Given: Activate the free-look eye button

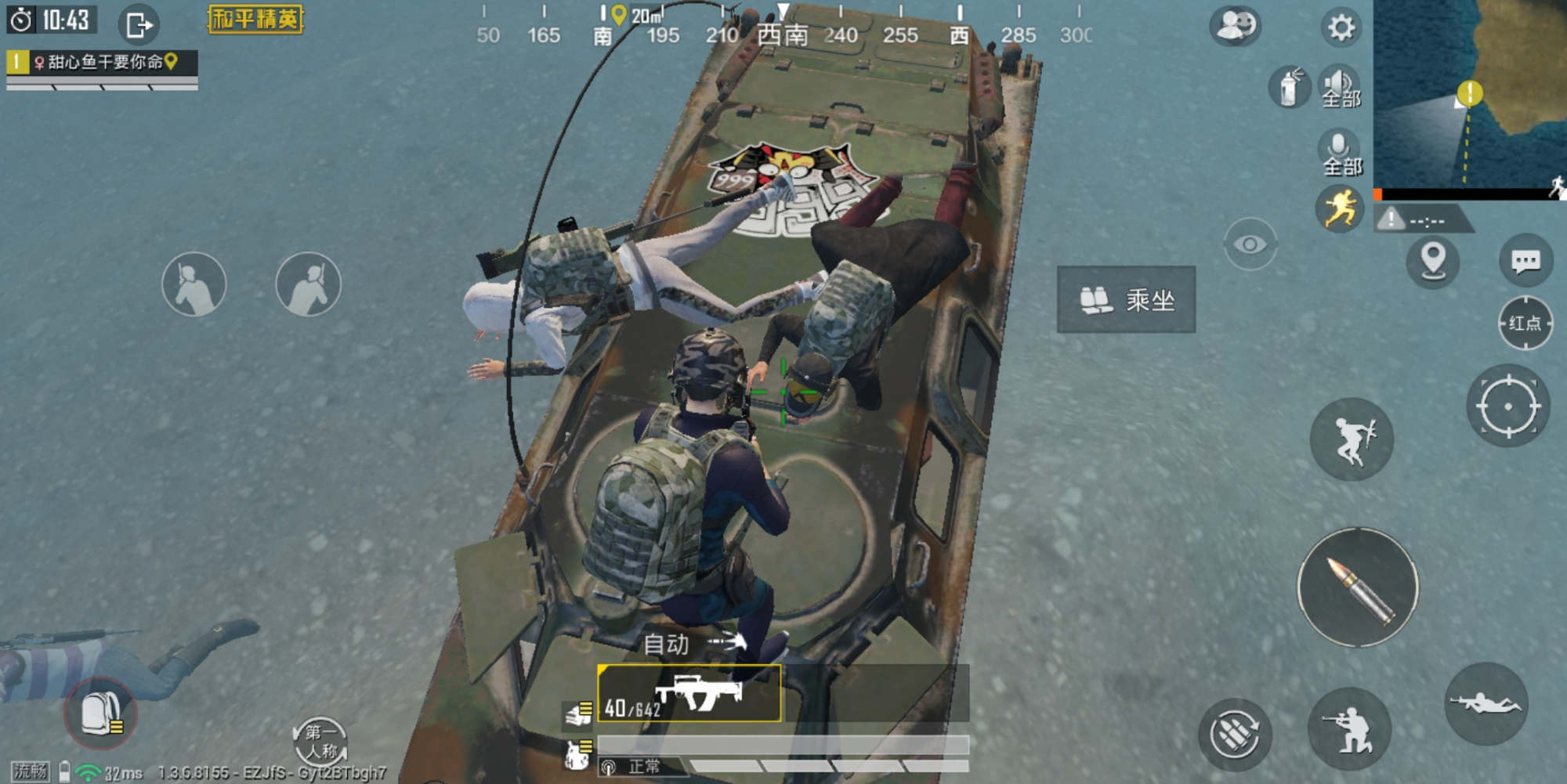Looking at the screenshot, I should pos(1250,244).
